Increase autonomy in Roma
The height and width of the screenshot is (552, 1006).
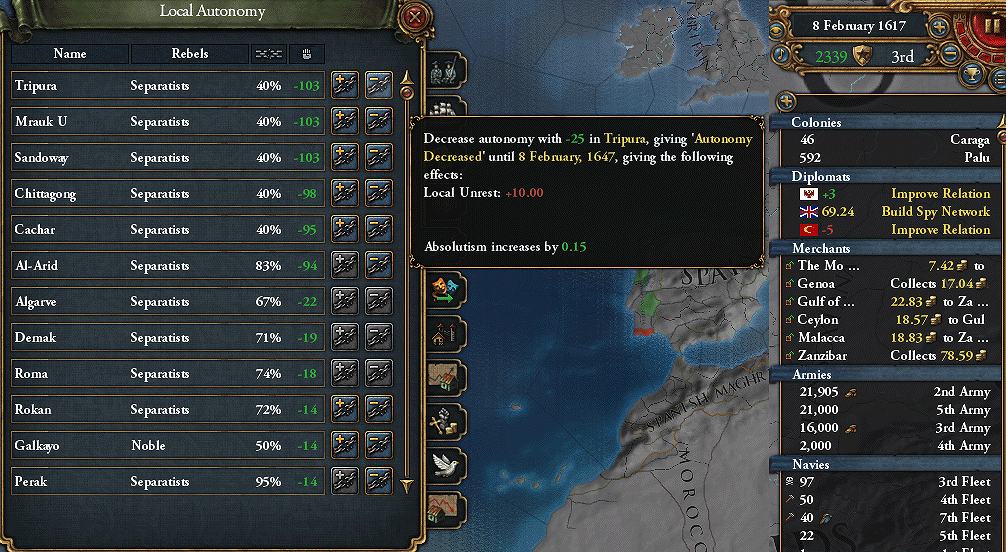[x=344, y=374]
